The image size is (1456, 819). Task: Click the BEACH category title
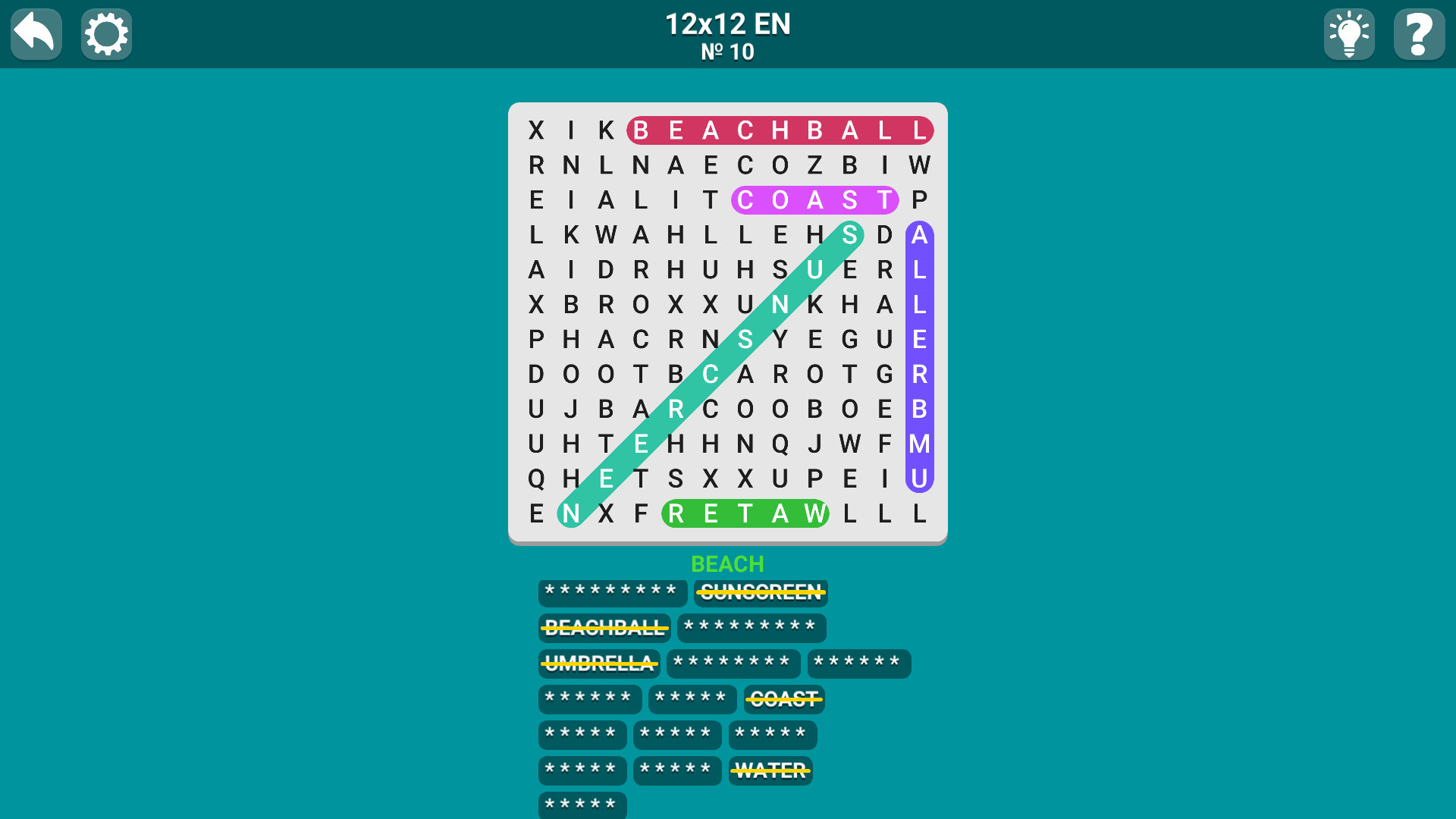coord(727,564)
